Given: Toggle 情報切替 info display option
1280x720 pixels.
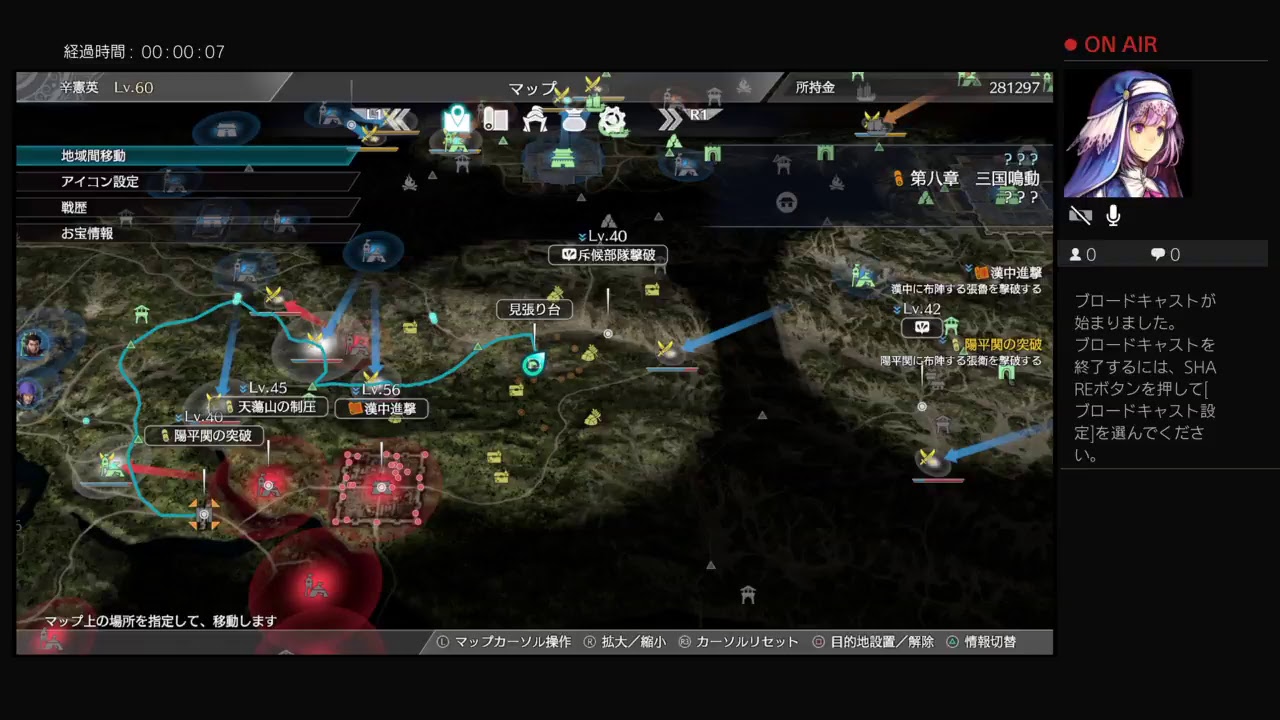Looking at the screenshot, I should (x=991, y=642).
